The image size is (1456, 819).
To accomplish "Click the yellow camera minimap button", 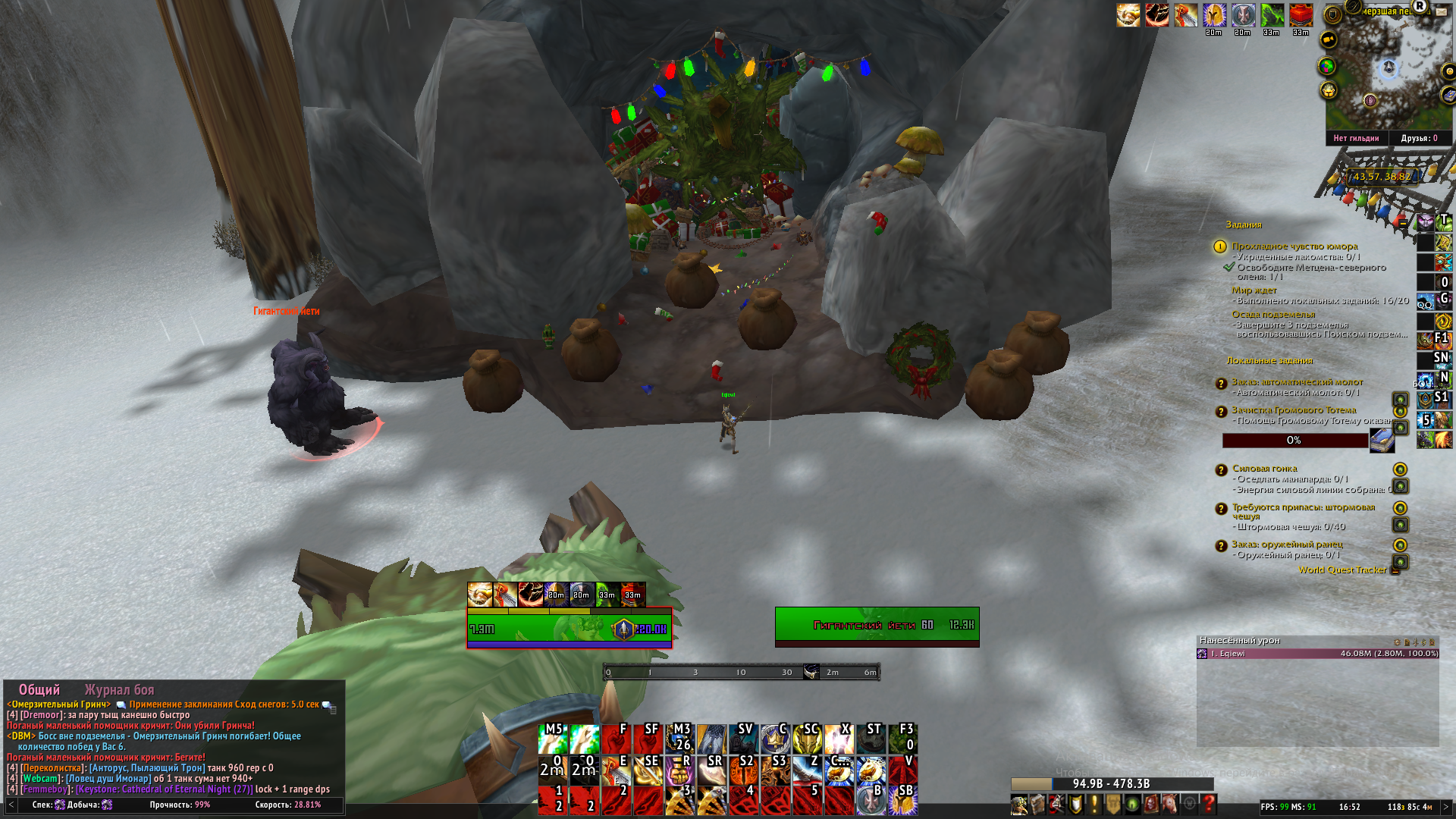I will tap(1328, 39).
